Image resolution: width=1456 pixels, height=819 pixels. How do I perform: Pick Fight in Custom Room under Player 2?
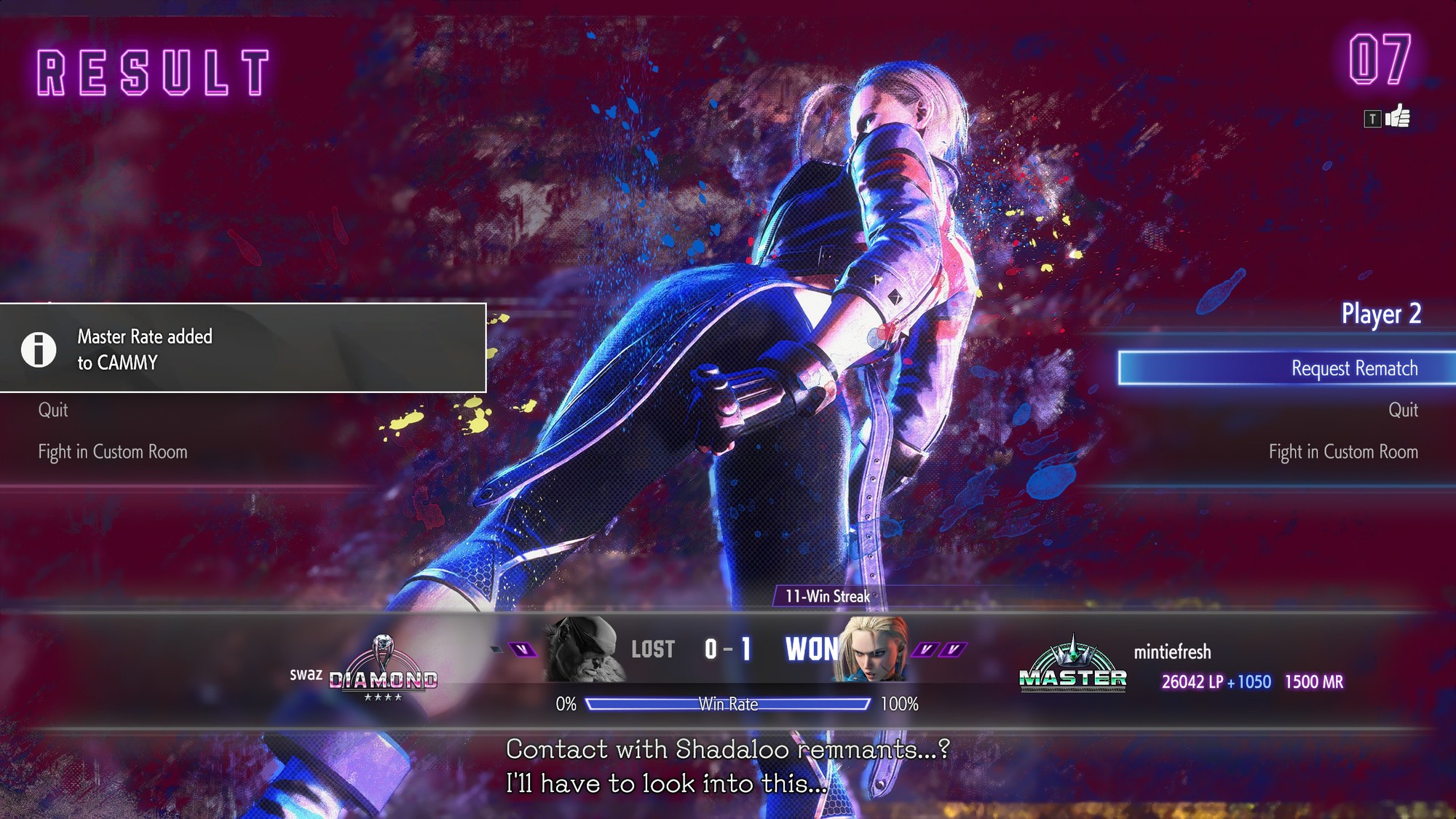click(1342, 452)
